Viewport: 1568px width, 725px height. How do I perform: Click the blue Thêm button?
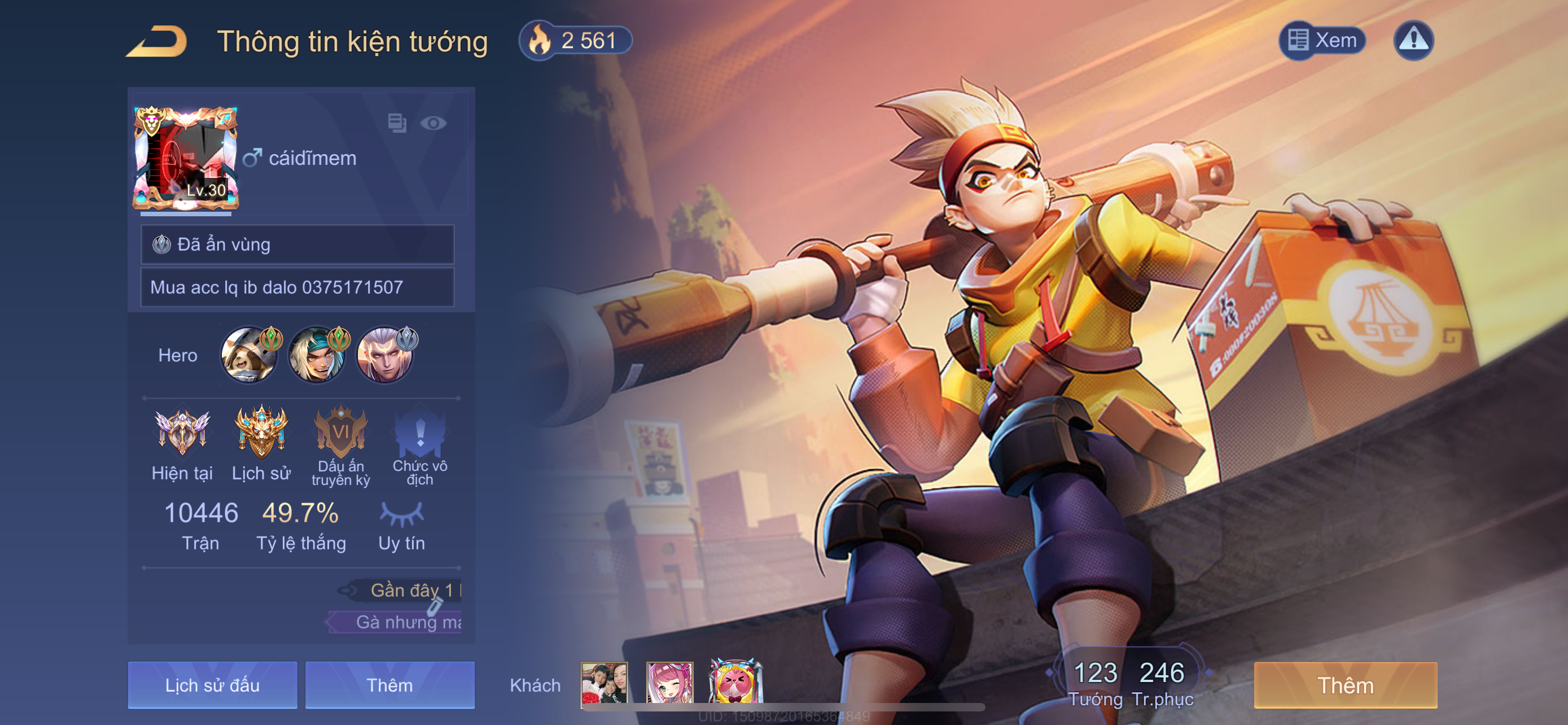pos(389,685)
